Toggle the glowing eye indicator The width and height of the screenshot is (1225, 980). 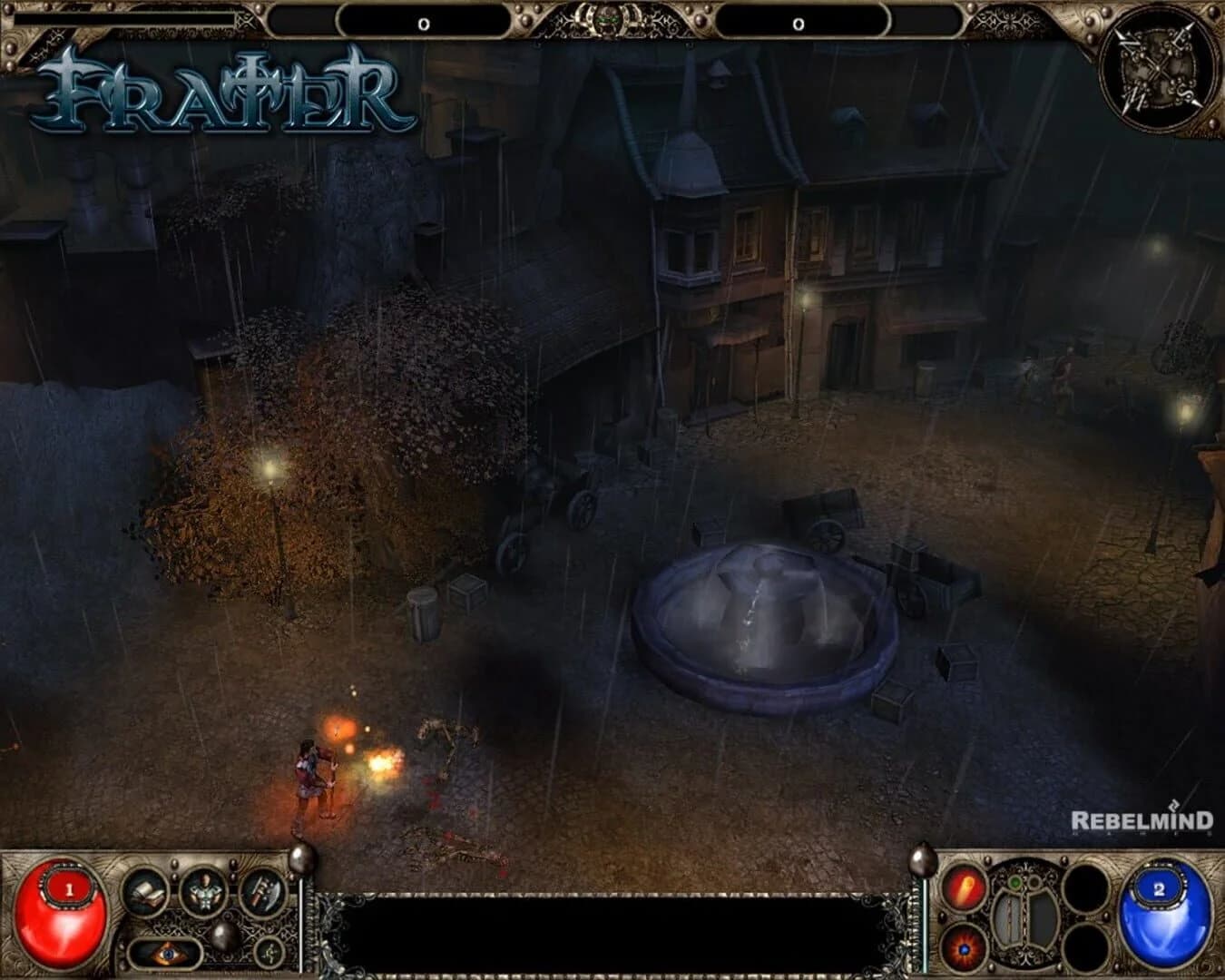click(x=166, y=954)
